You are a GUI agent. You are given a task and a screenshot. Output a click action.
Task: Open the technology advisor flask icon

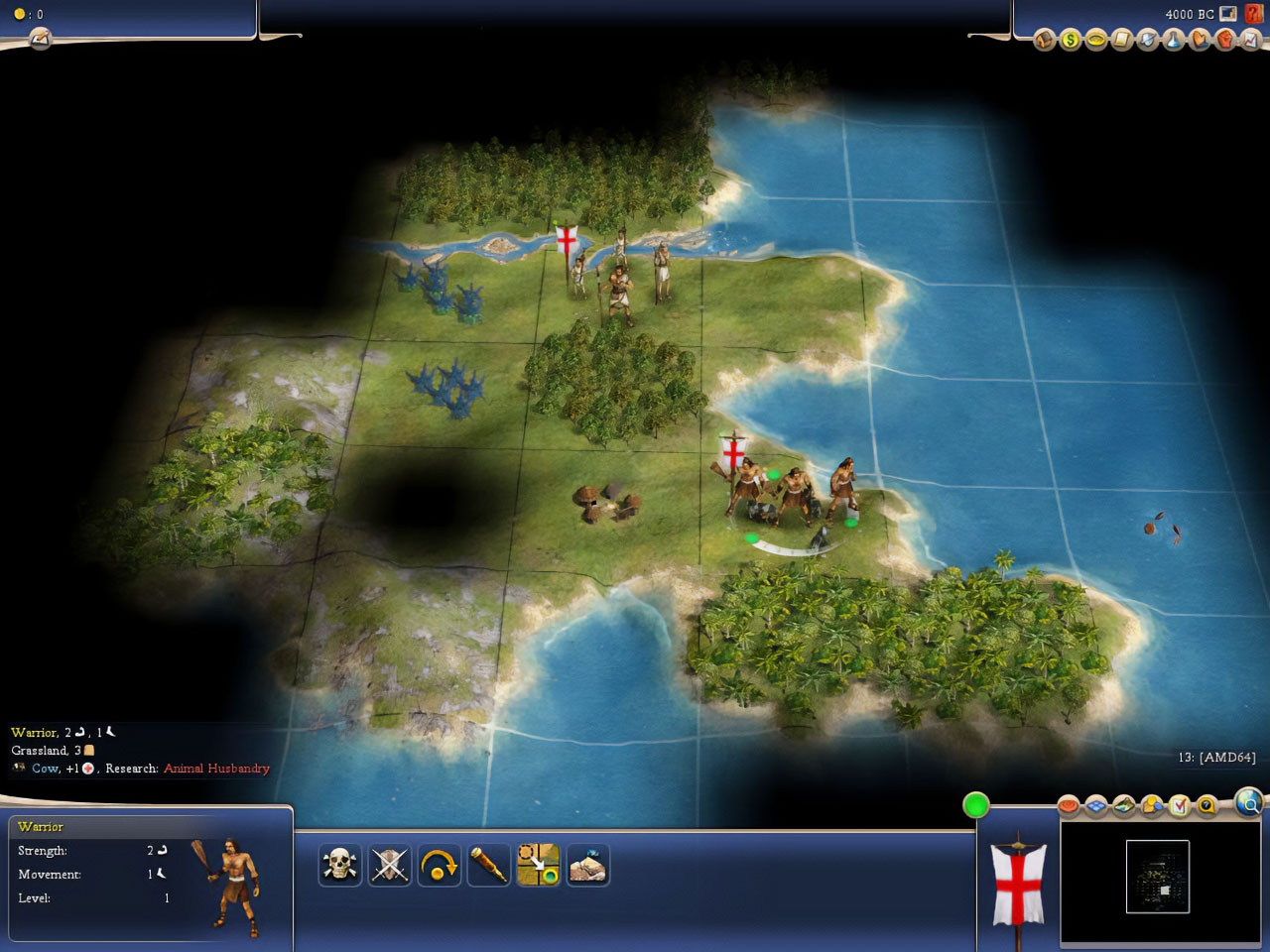(1173, 40)
